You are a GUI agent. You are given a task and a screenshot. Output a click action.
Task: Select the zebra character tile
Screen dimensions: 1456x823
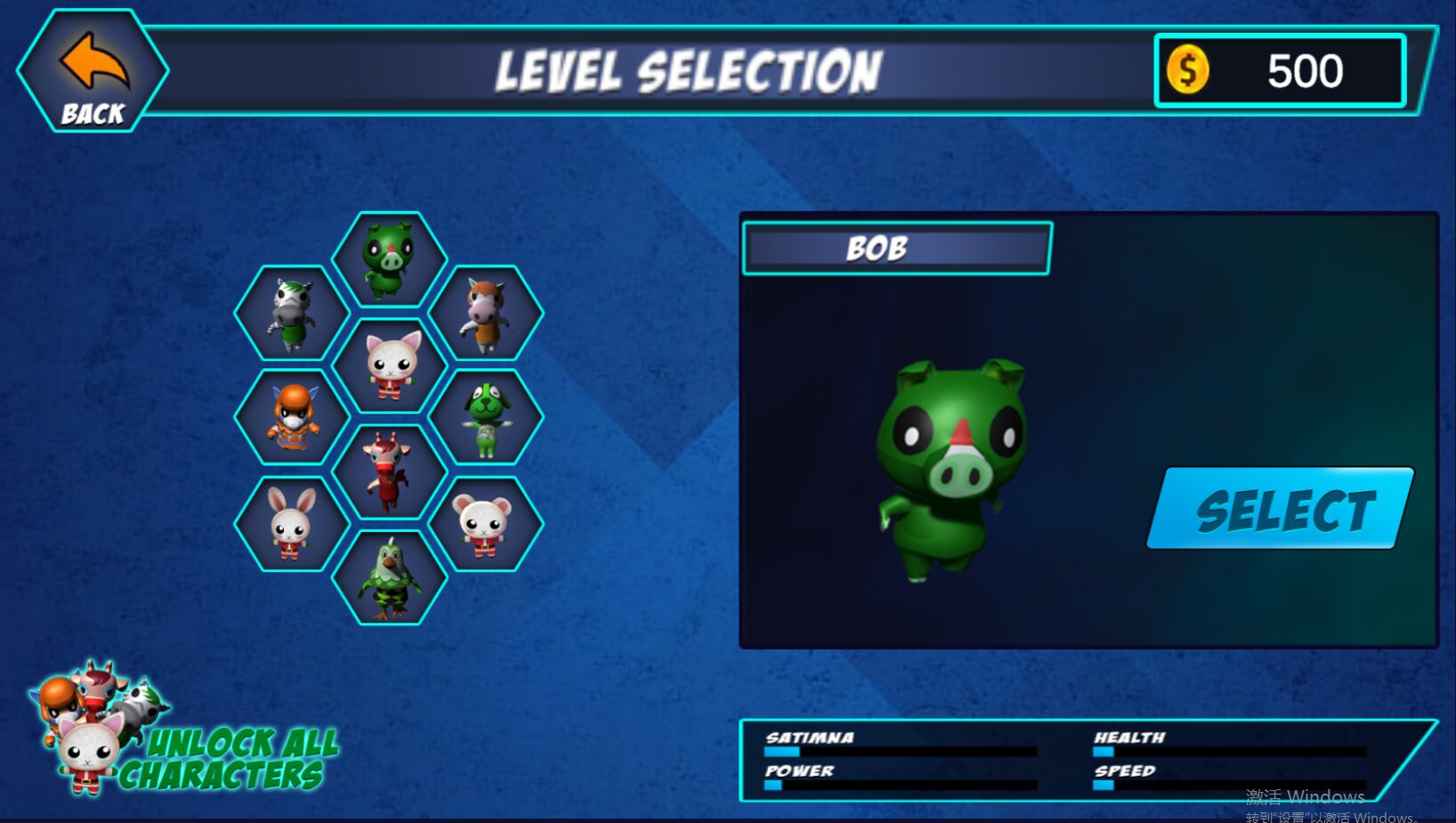click(x=292, y=313)
